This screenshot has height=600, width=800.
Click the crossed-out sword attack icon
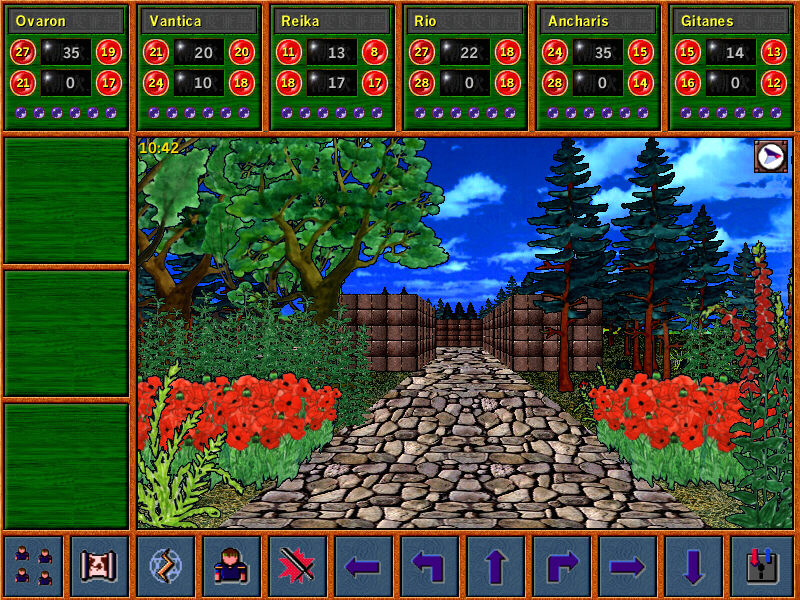pyautogui.click(x=298, y=566)
